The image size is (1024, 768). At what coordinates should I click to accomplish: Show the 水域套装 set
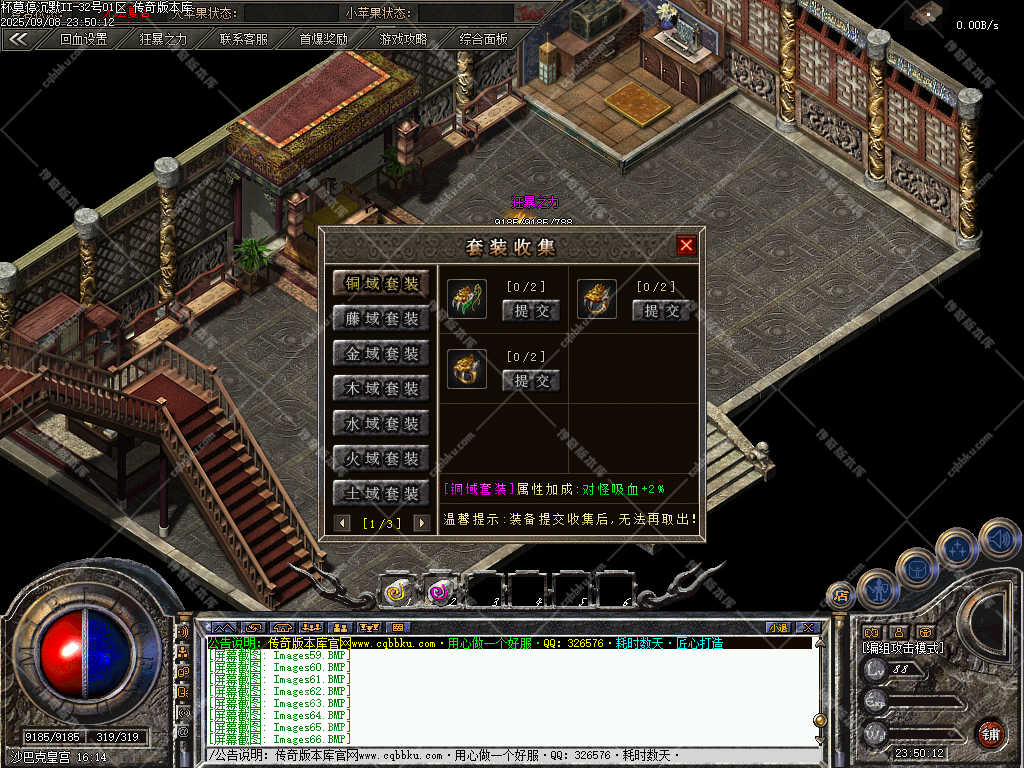pos(381,424)
